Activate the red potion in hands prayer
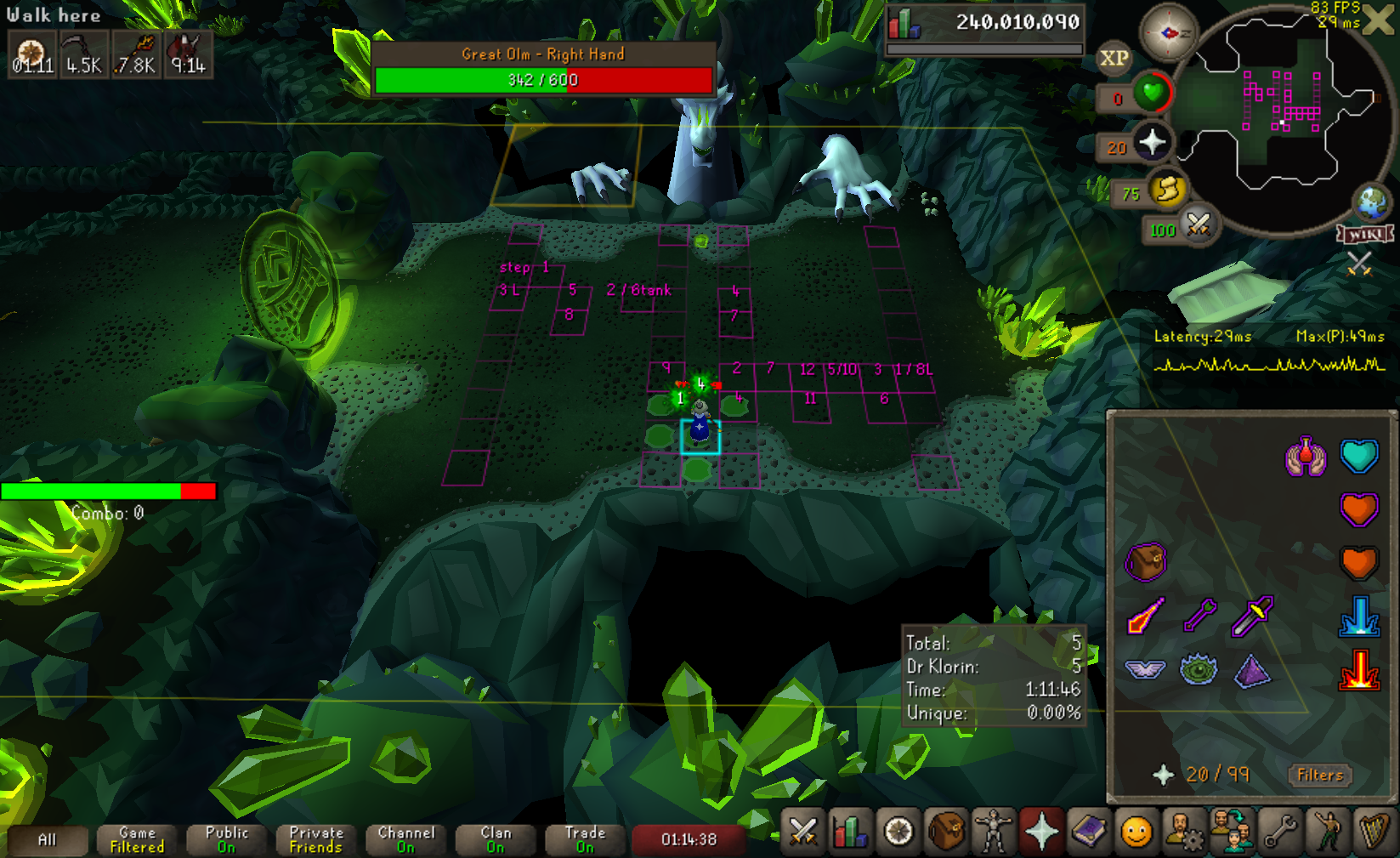 pyautogui.click(x=1306, y=457)
